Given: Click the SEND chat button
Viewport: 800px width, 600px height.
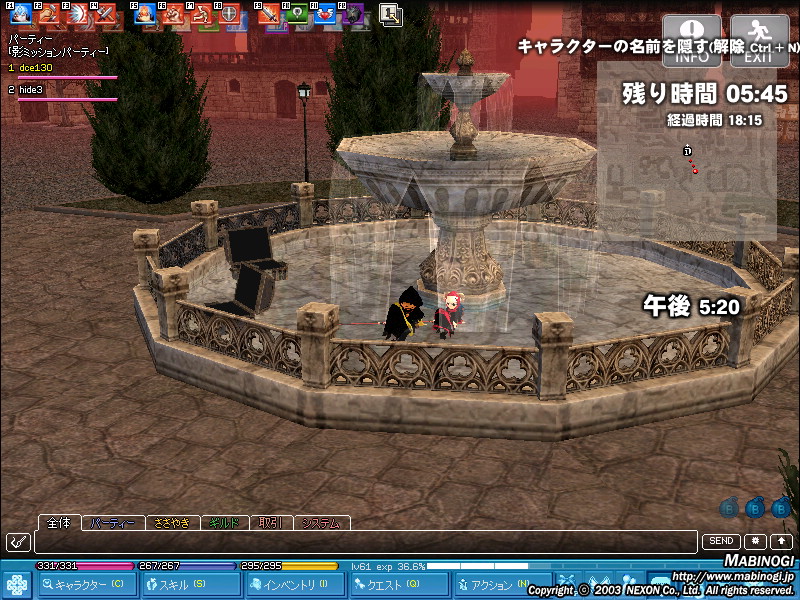Looking at the screenshot, I should (x=722, y=541).
